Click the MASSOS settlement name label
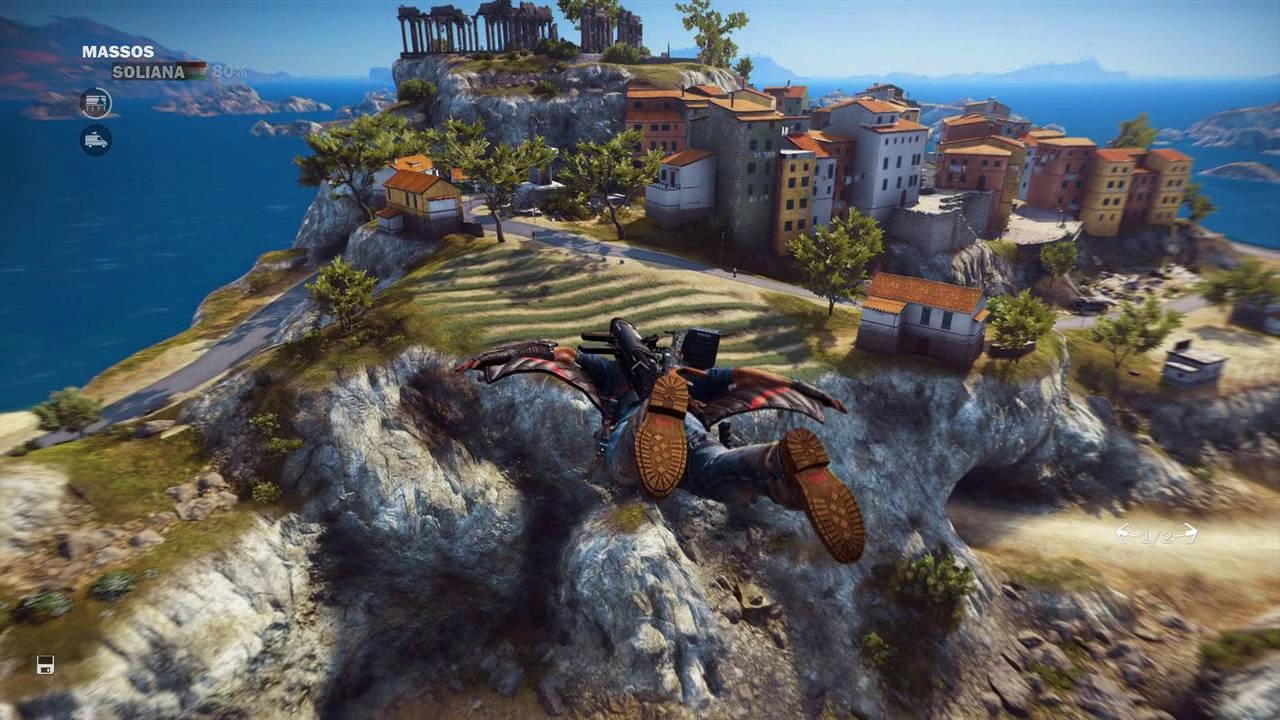The image size is (1280, 720). pos(118,52)
